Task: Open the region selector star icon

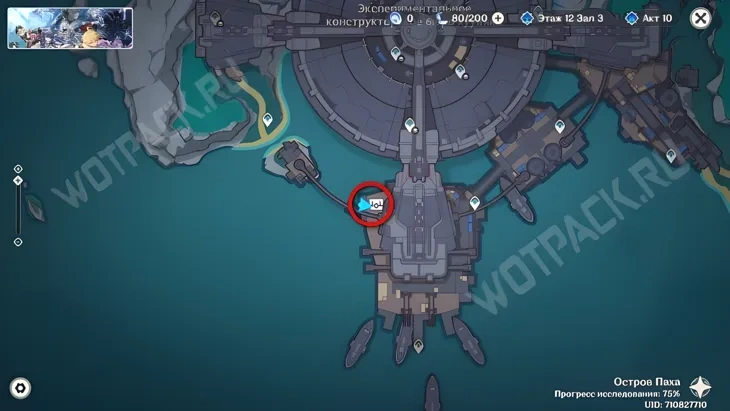Action: [702, 388]
